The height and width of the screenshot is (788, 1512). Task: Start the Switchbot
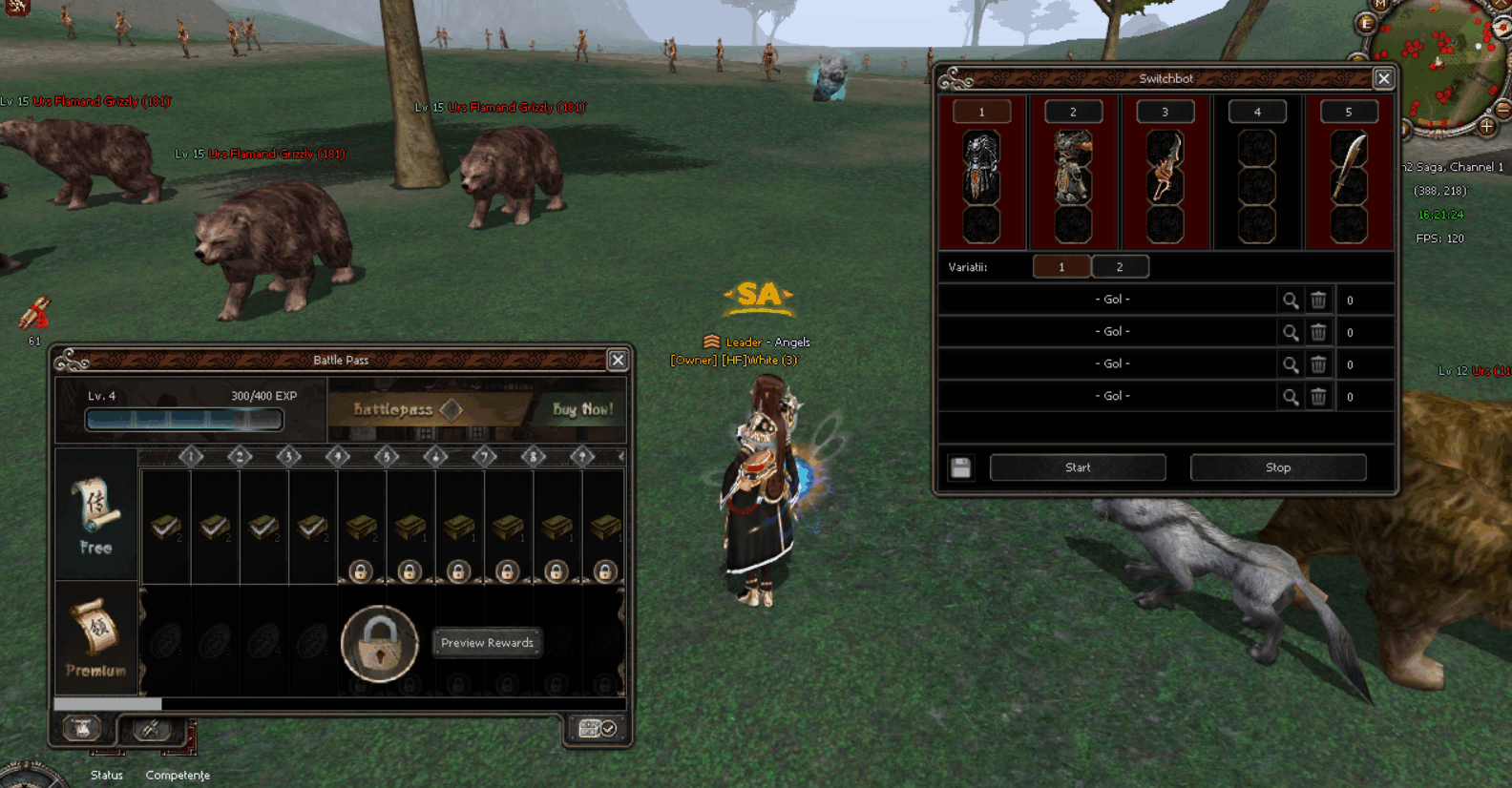click(1078, 467)
